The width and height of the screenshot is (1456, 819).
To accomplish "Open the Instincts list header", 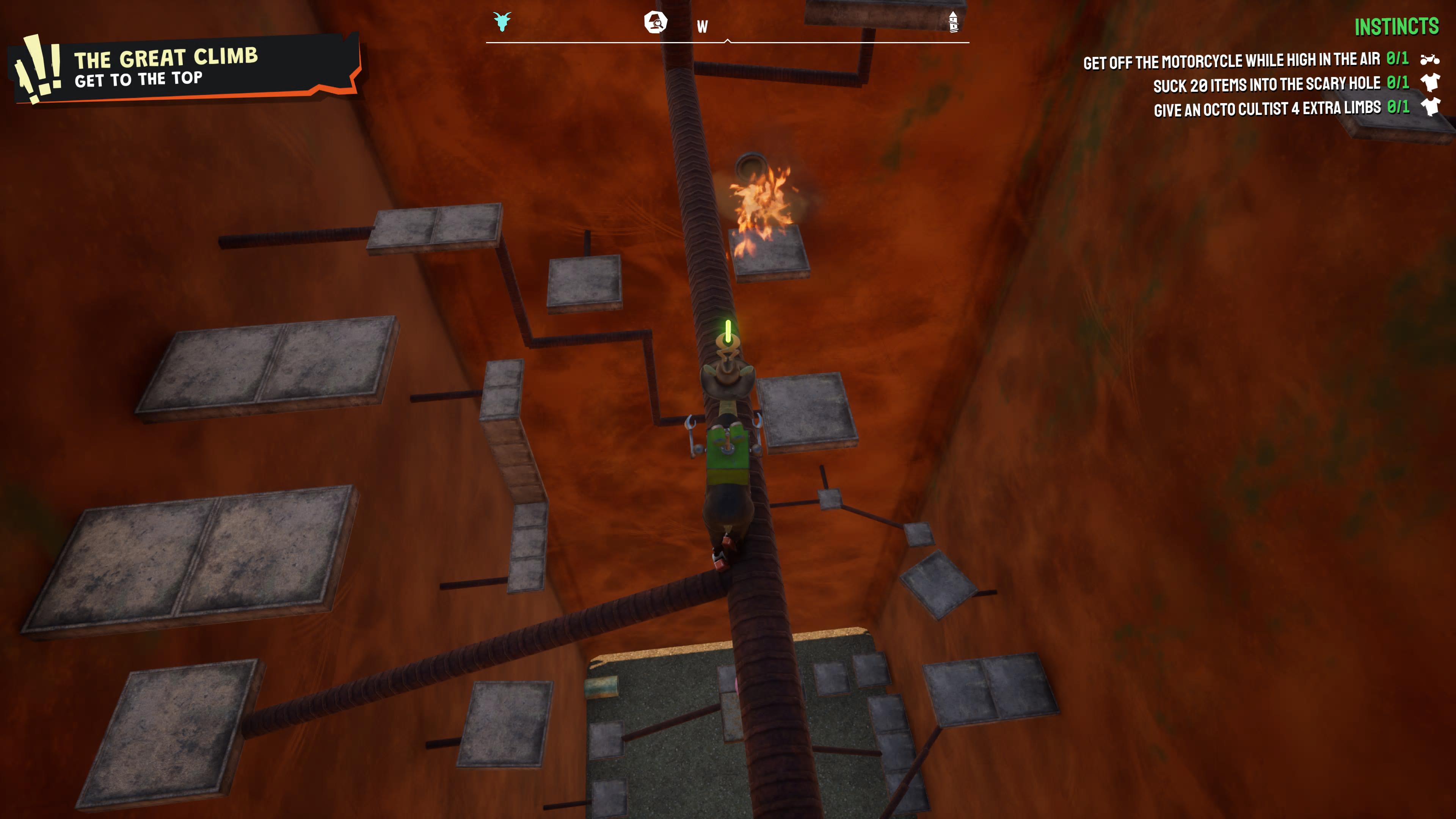I will [x=1396, y=27].
